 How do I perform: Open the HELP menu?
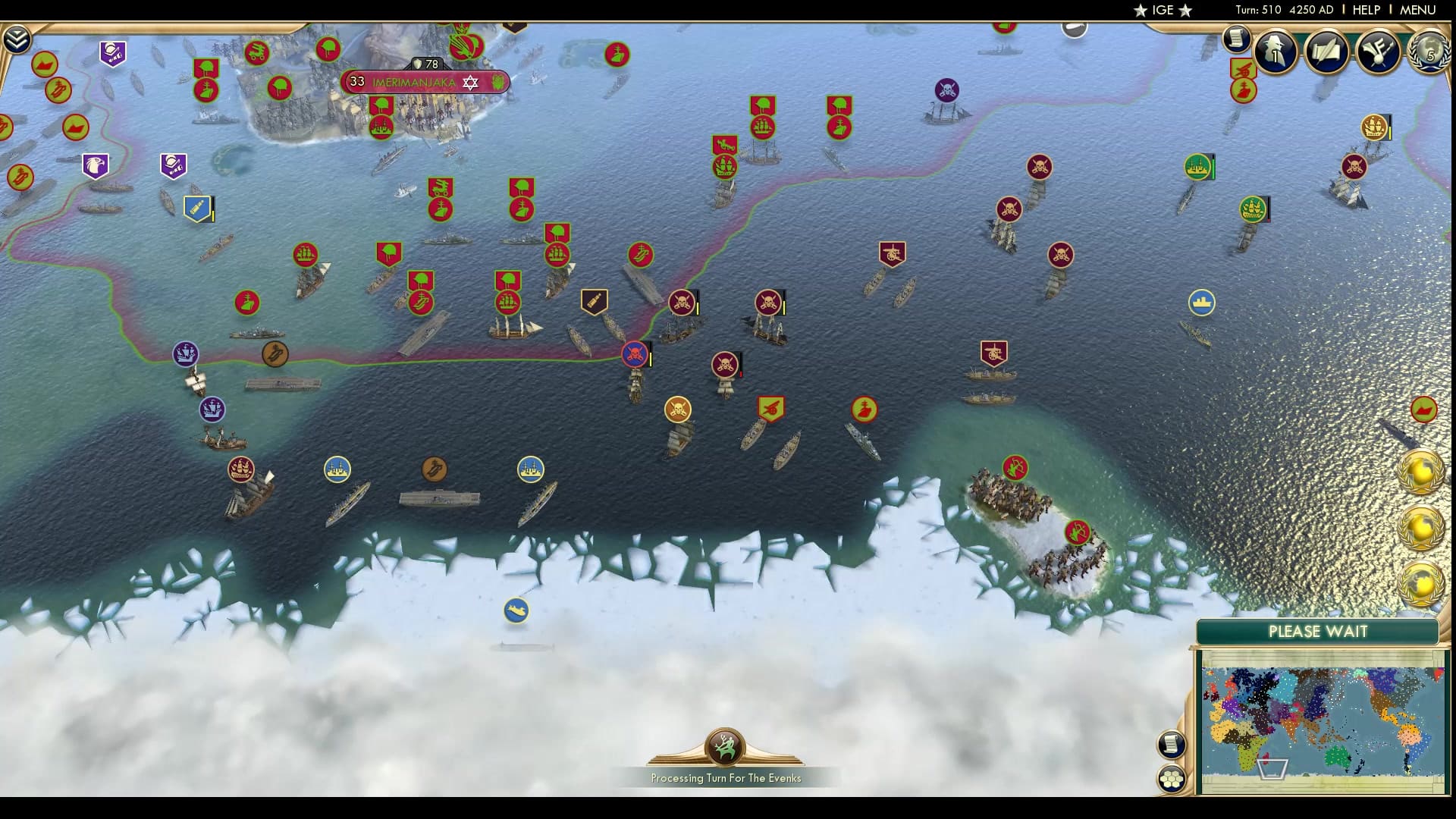[x=1365, y=11]
